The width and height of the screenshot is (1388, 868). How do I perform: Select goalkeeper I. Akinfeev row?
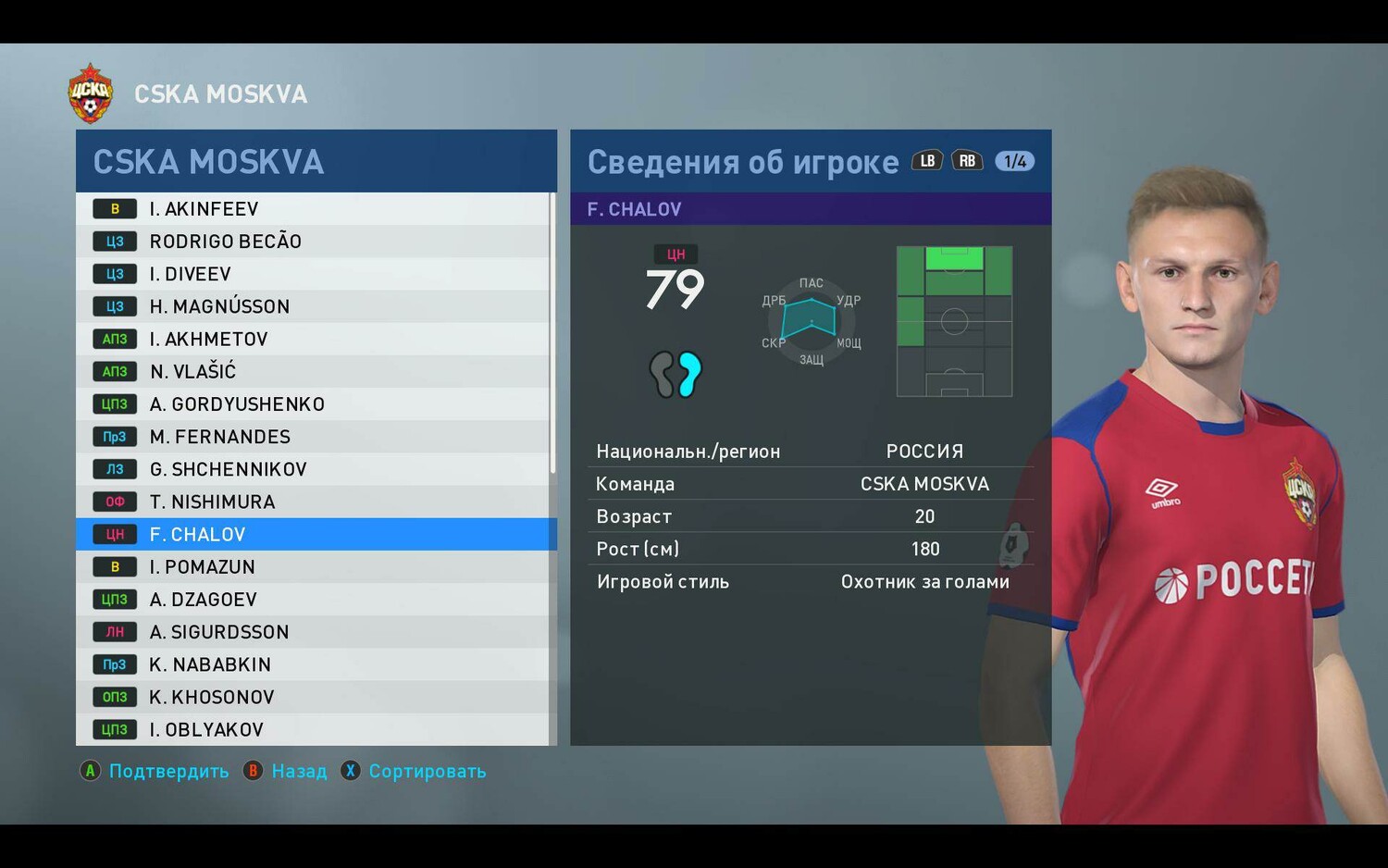[315, 209]
